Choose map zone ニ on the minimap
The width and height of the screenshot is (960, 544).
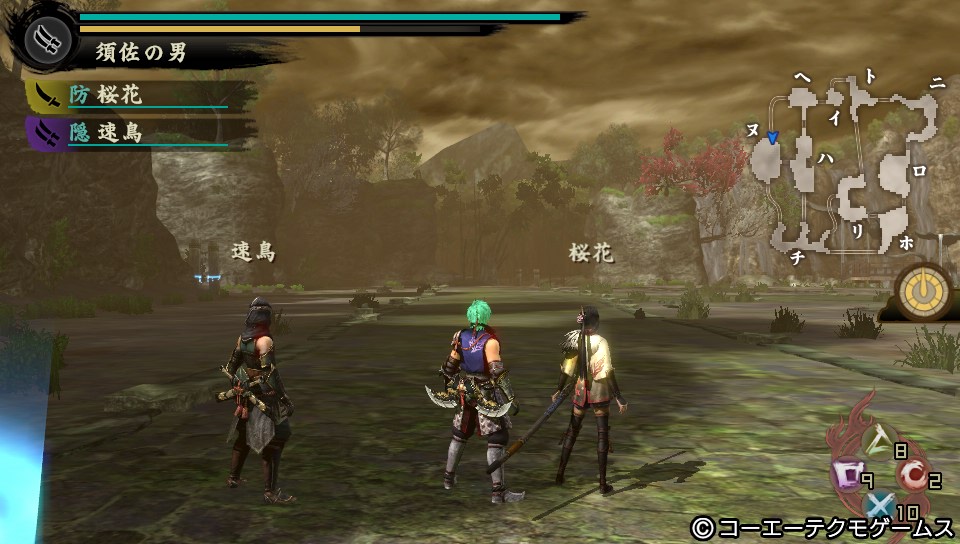pyautogui.click(x=936, y=85)
